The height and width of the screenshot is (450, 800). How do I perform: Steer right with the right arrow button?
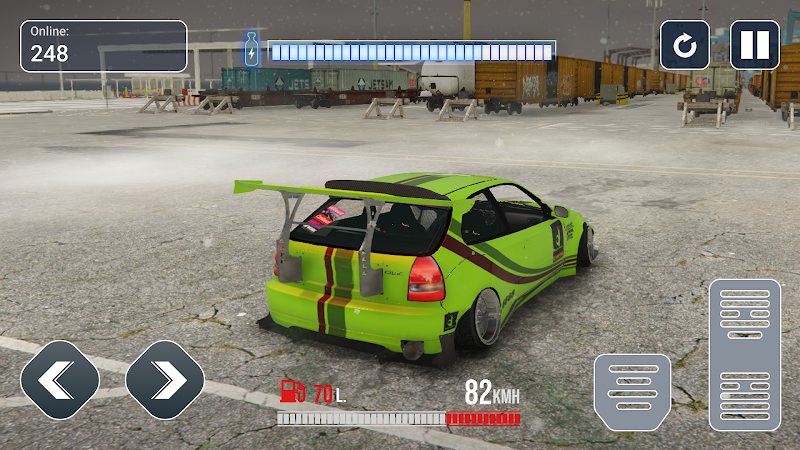[x=165, y=379]
